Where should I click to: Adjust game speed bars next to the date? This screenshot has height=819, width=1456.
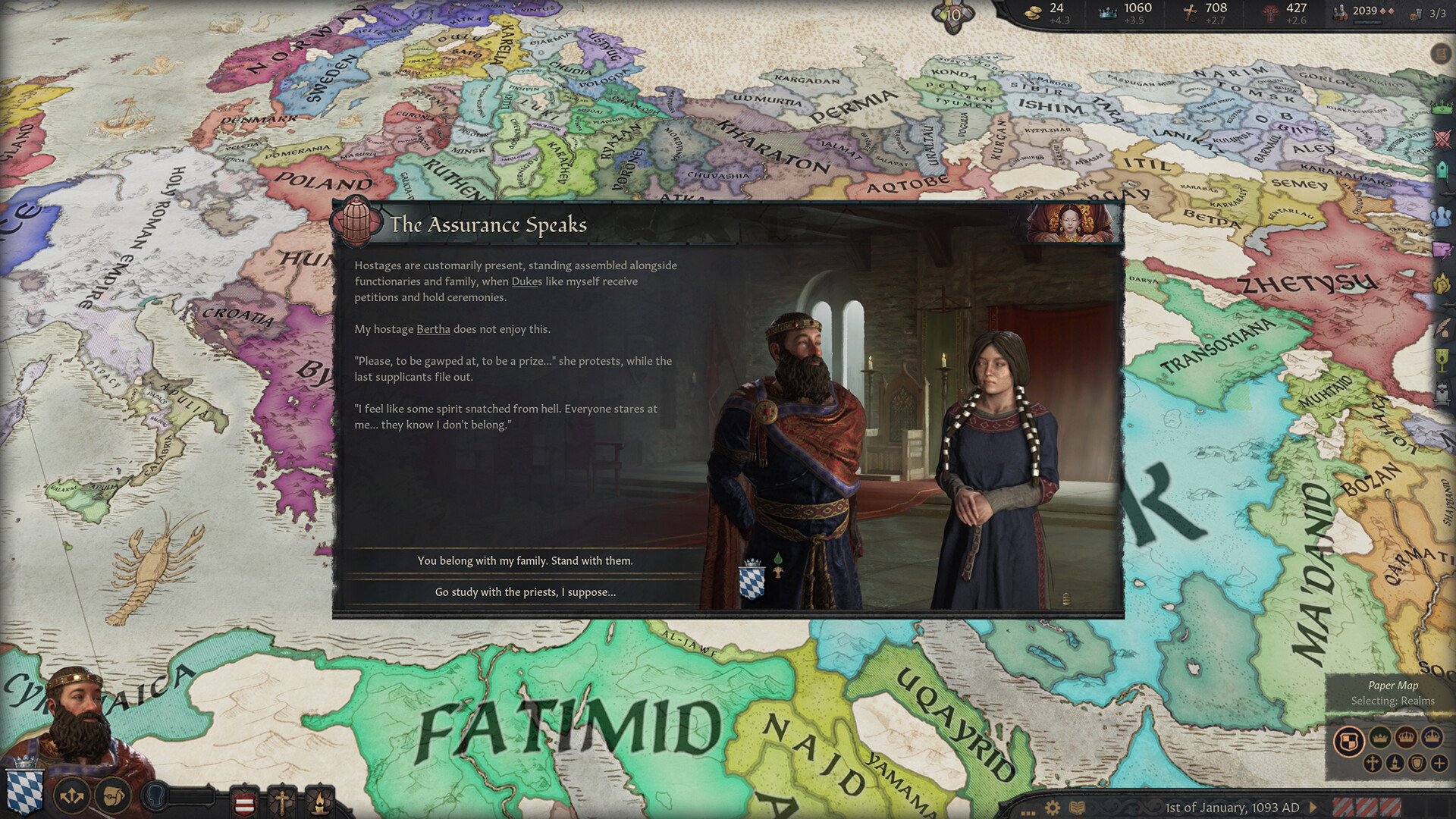click(1367, 805)
